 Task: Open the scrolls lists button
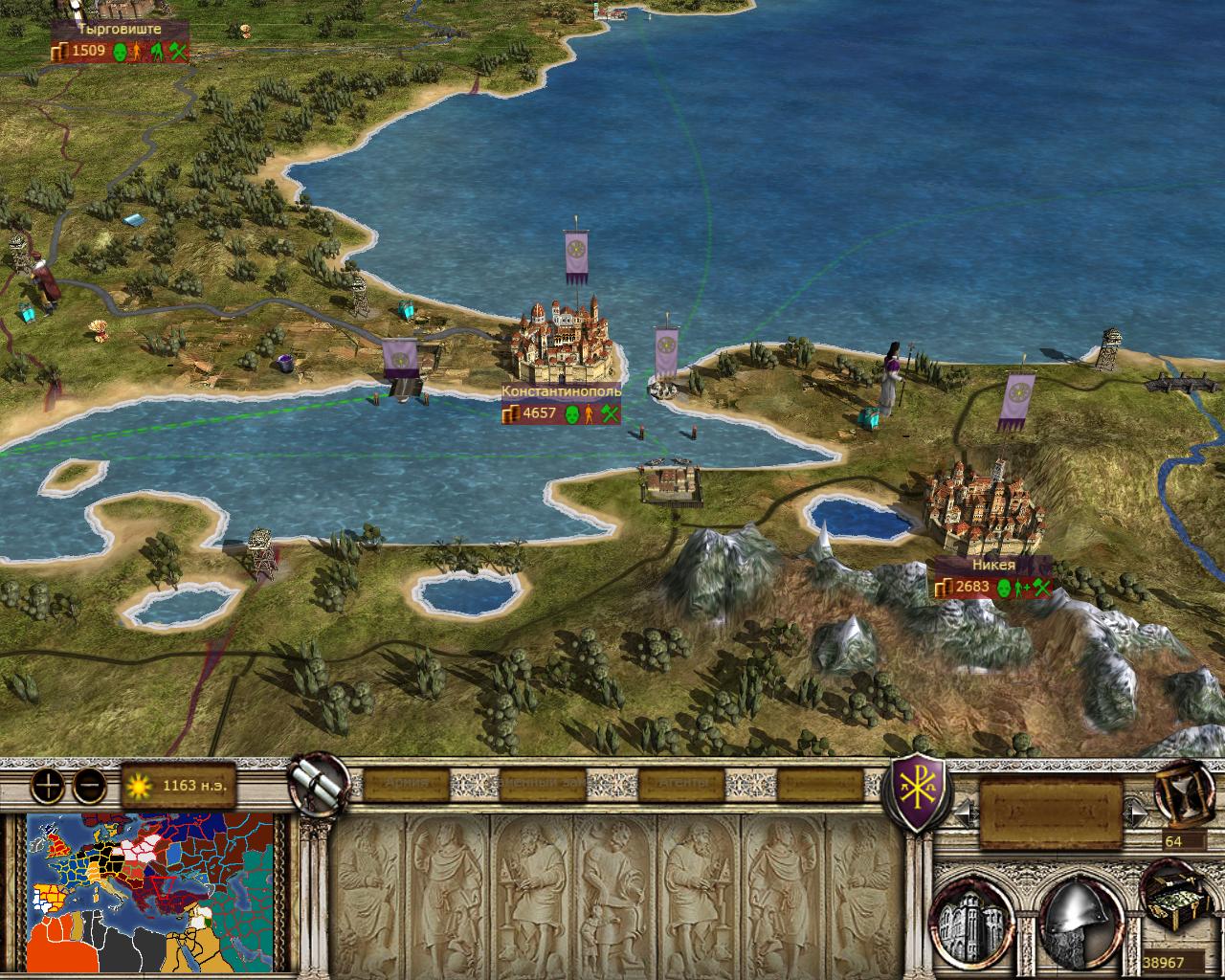click(321, 780)
